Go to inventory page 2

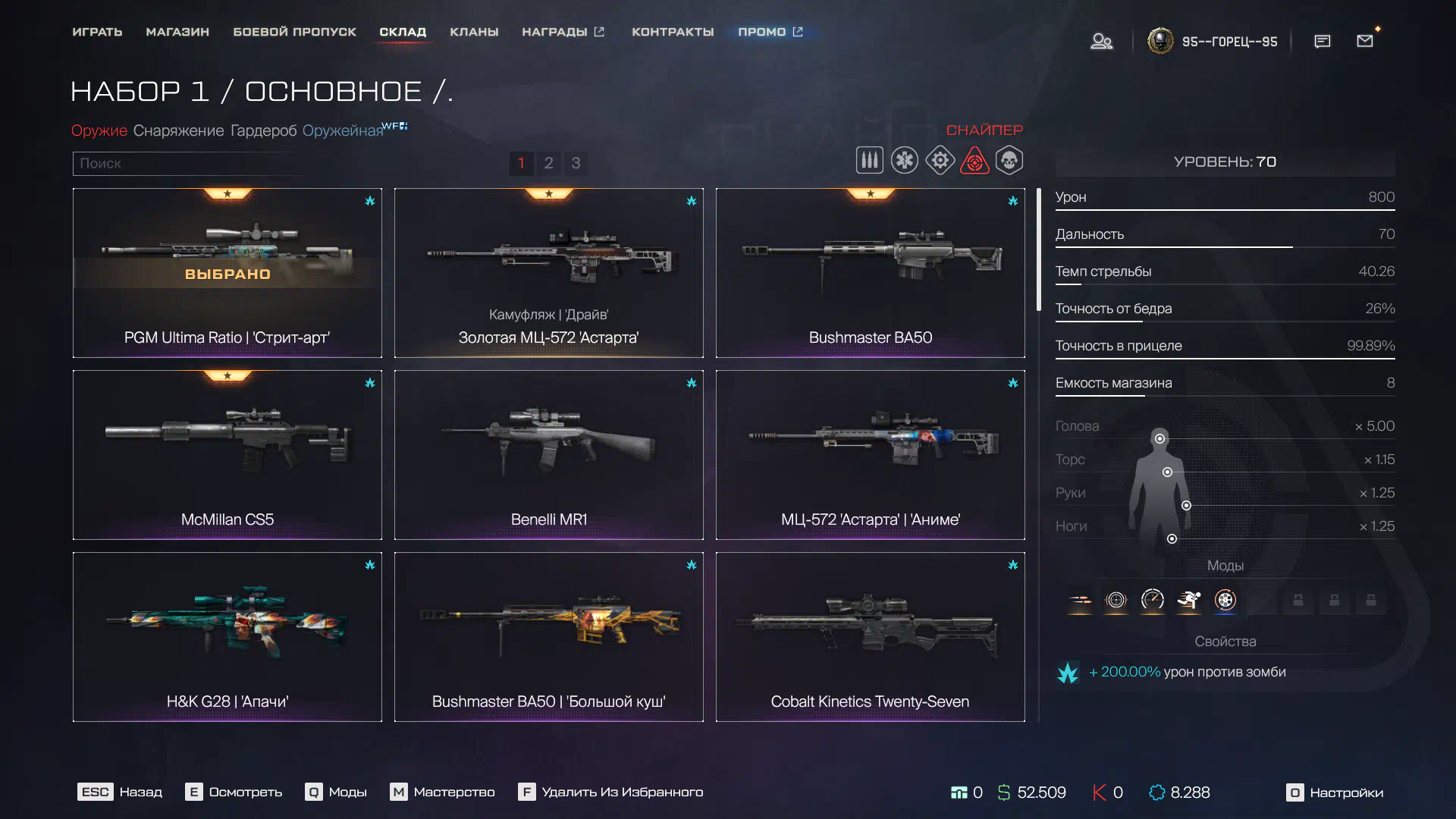[x=548, y=163]
